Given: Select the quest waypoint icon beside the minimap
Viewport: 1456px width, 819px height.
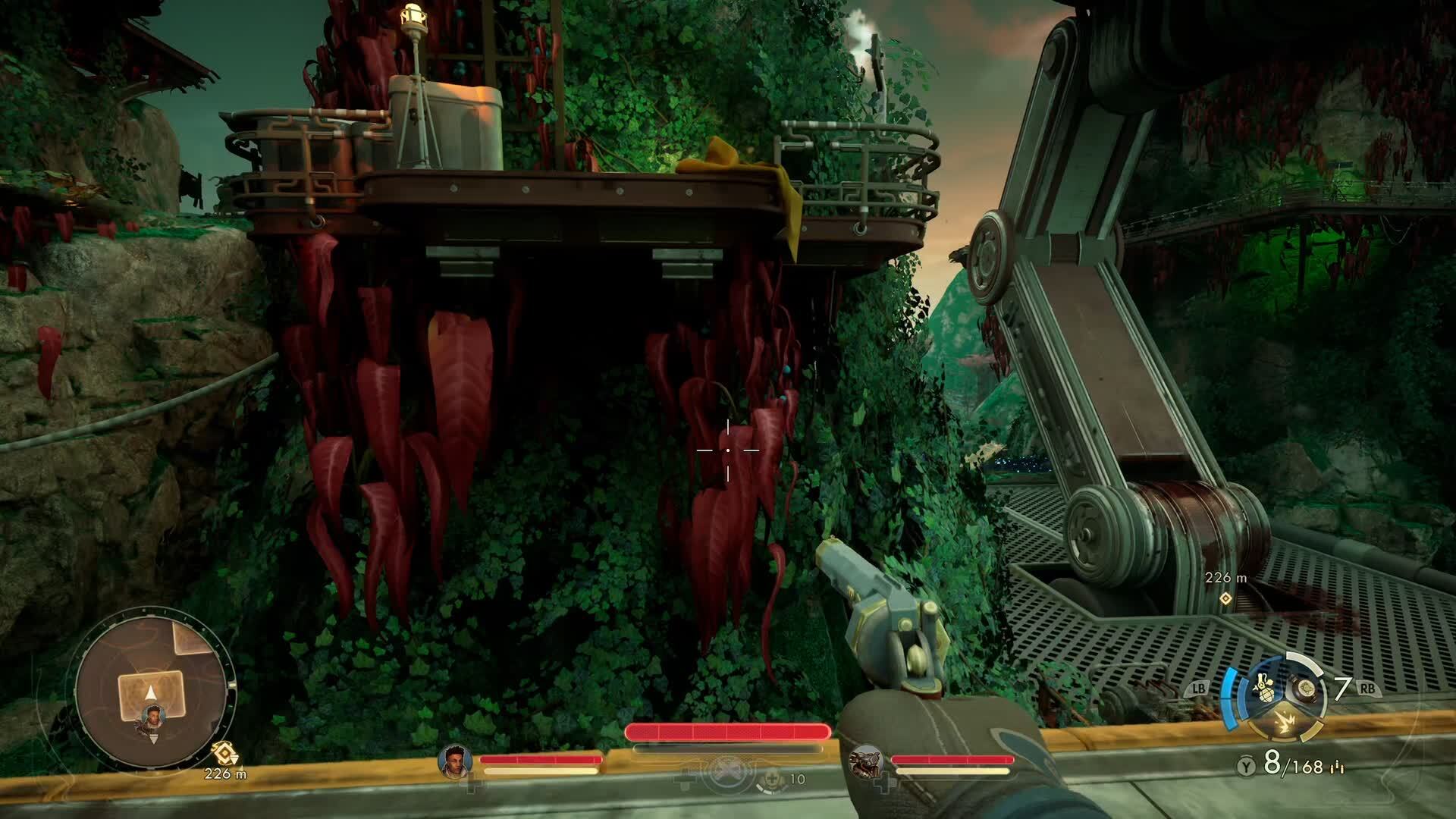Looking at the screenshot, I should [x=224, y=752].
